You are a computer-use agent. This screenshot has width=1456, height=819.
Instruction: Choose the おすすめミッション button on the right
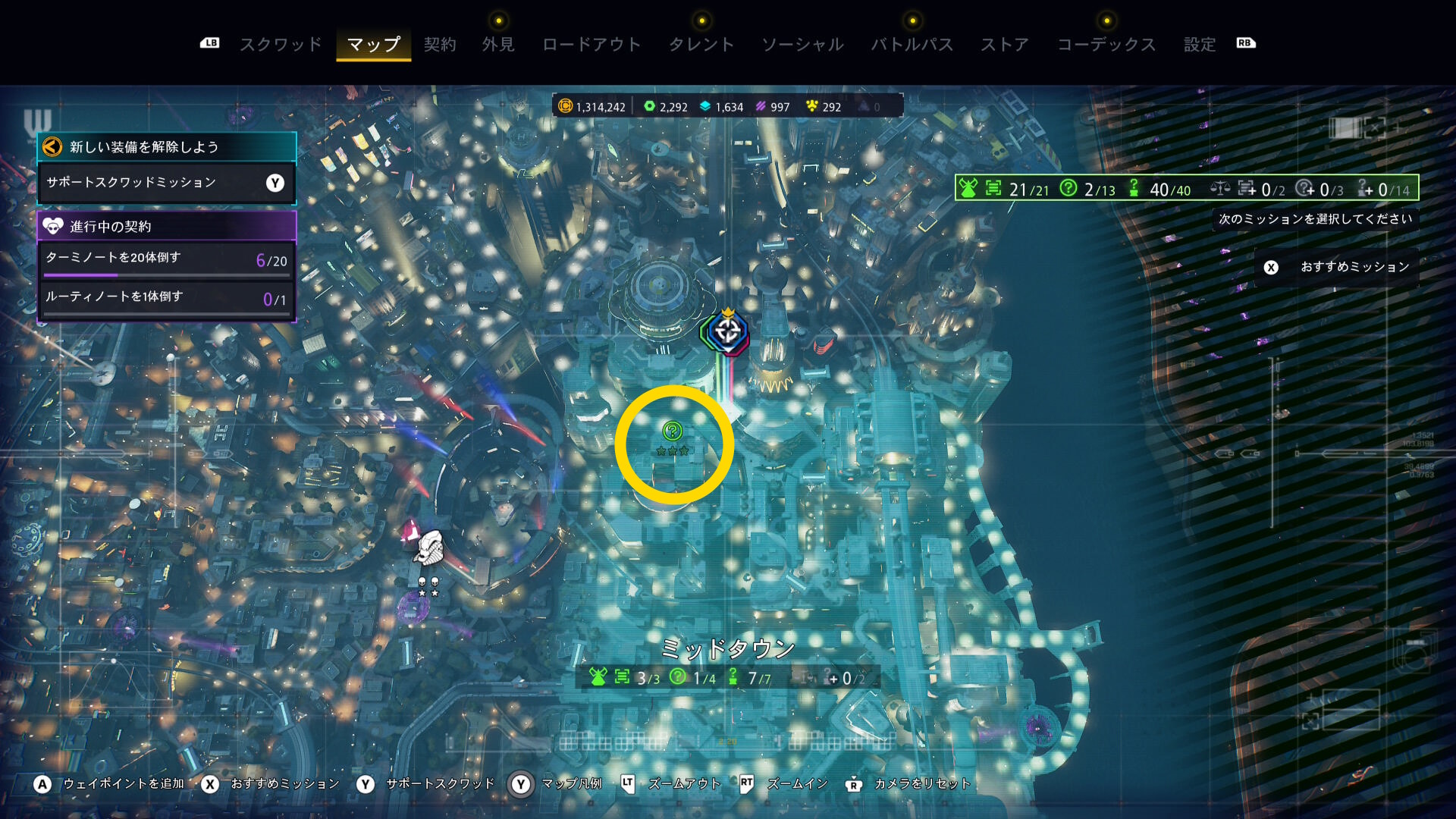[1338, 267]
